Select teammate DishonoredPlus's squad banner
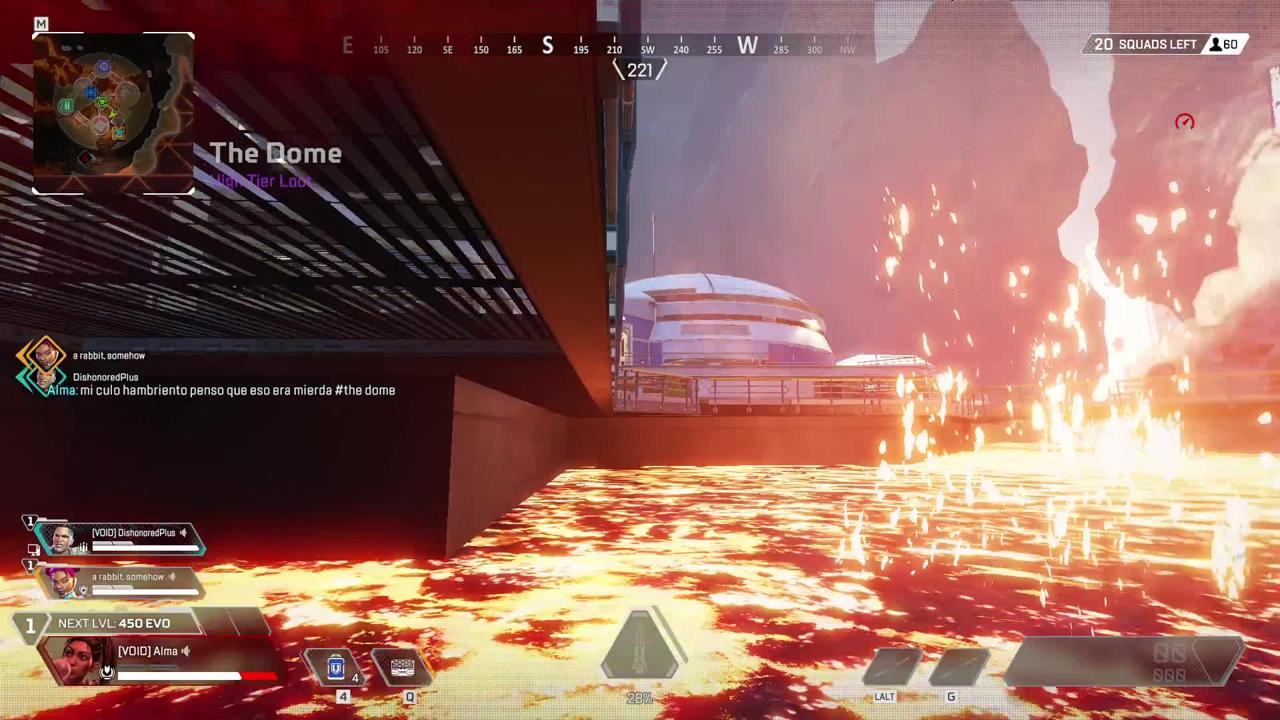 click(122, 539)
